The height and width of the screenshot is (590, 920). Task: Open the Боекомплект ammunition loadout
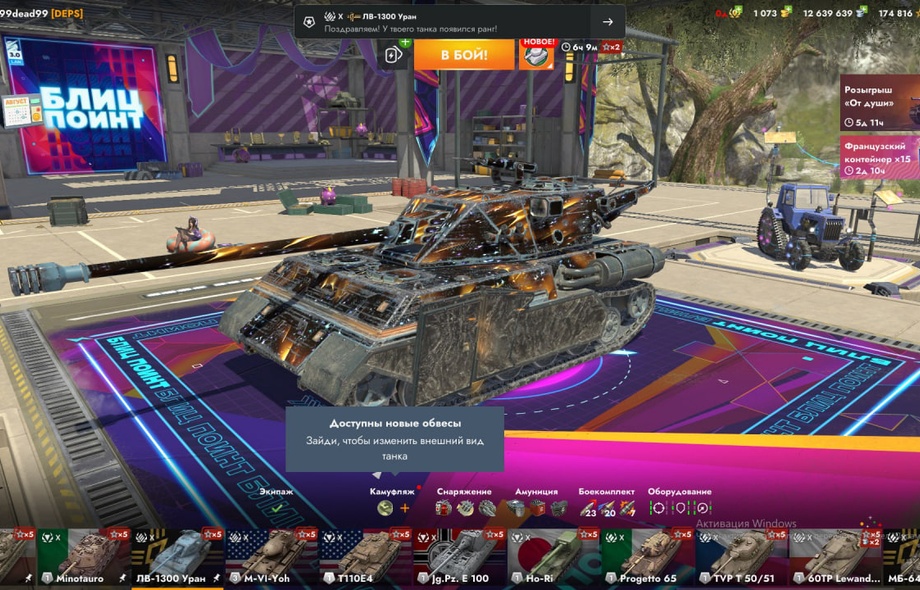[607, 508]
